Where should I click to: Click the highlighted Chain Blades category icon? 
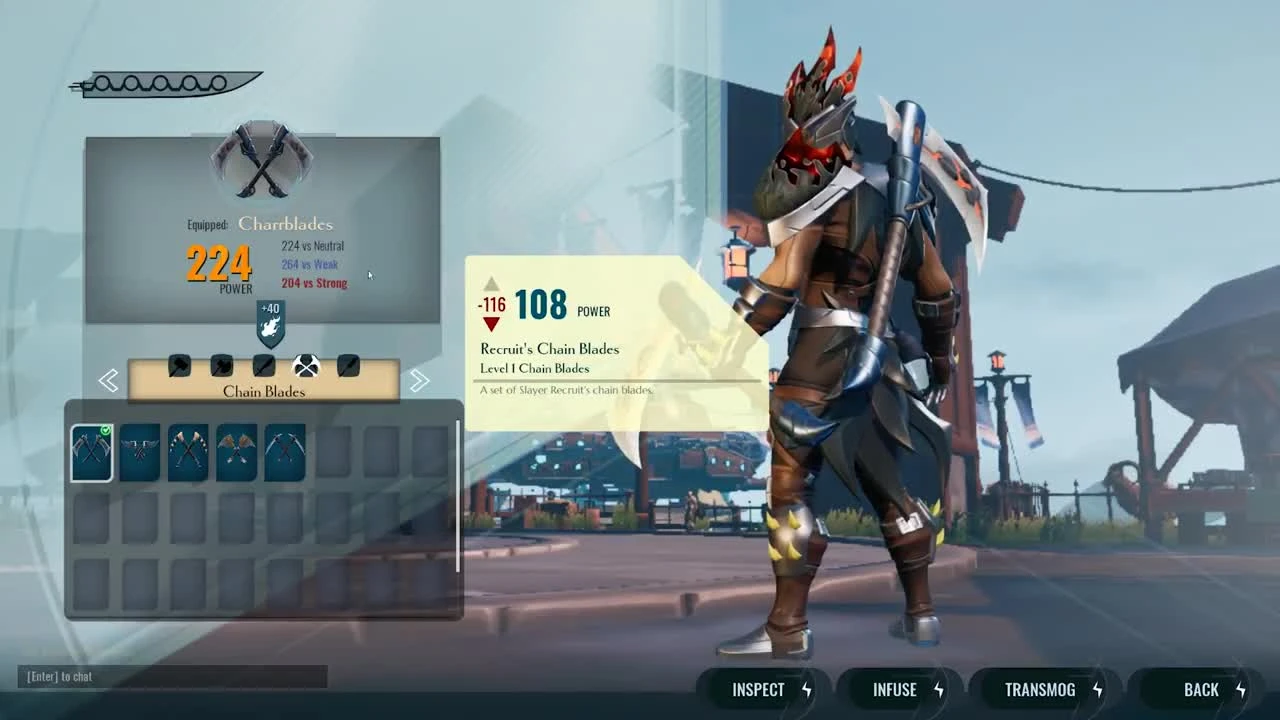pos(306,366)
